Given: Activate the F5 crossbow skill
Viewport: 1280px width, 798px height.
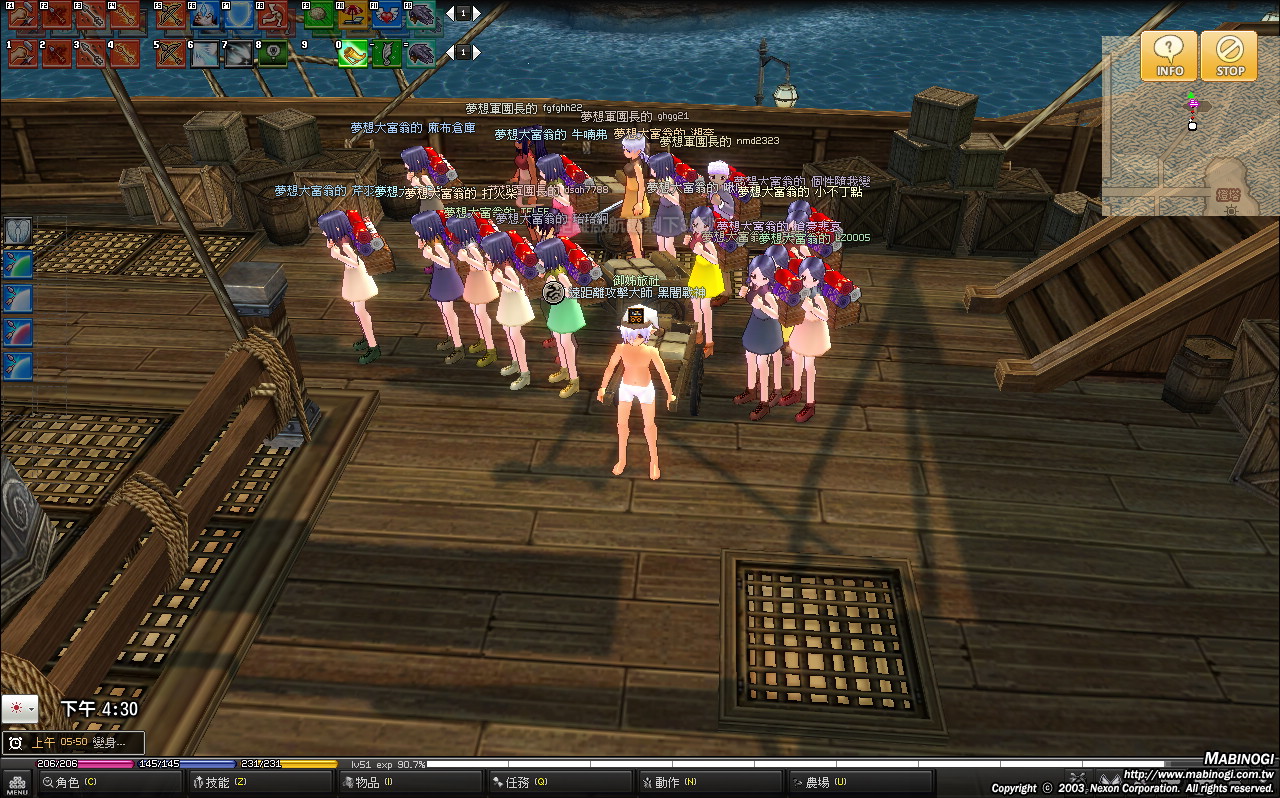Looking at the screenshot, I should coord(172,15).
